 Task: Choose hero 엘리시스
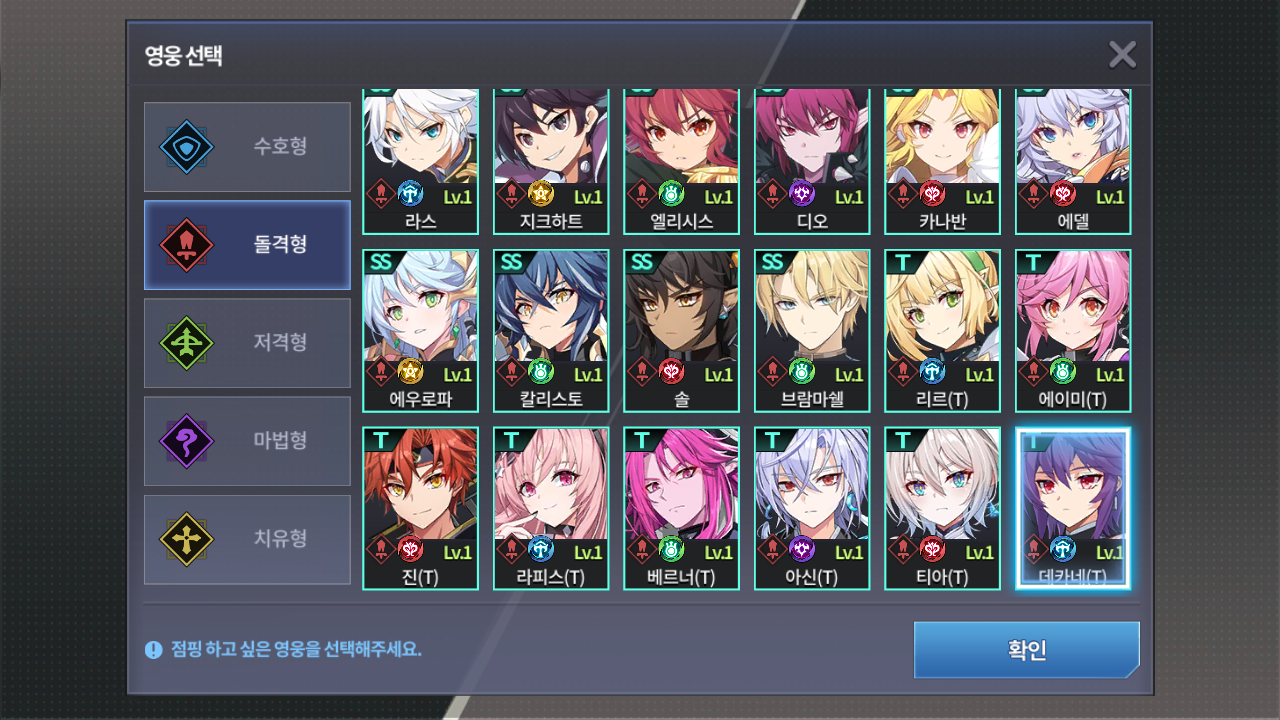(x=681, y=160)
